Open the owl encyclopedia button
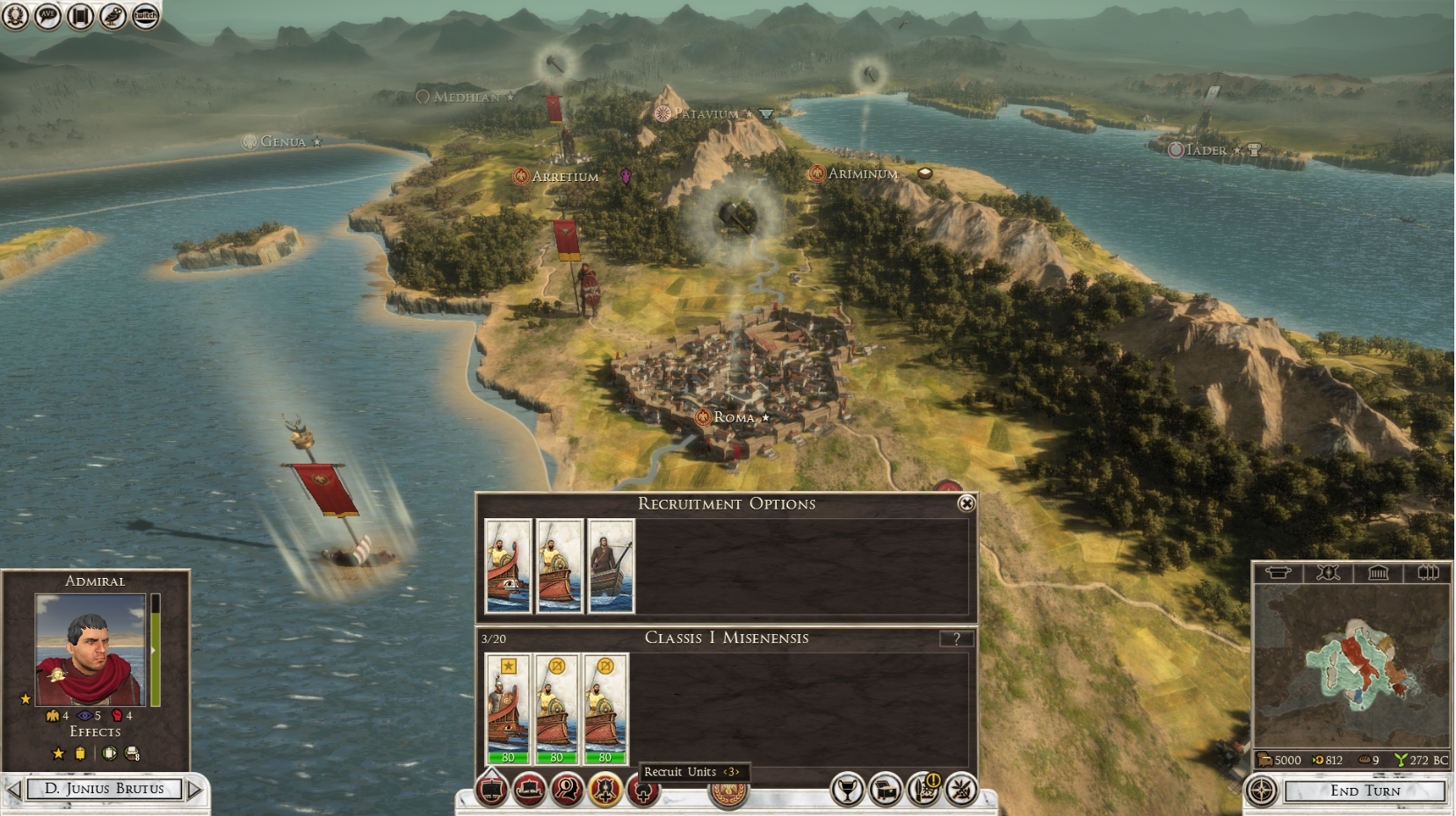This screenshot has height=816, width=1456. point(112,15)
